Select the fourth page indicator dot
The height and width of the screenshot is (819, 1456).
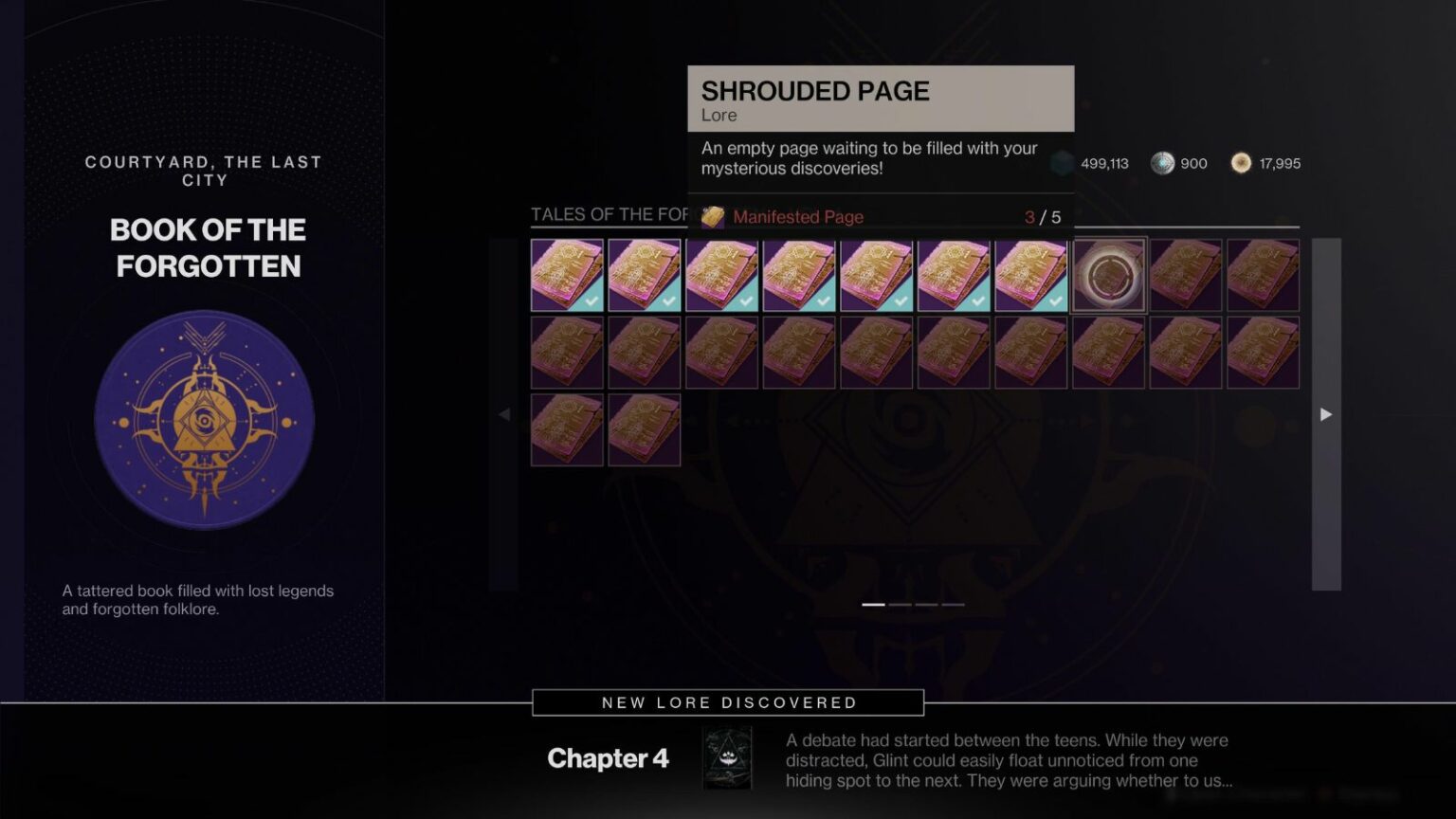coord(952,604)
